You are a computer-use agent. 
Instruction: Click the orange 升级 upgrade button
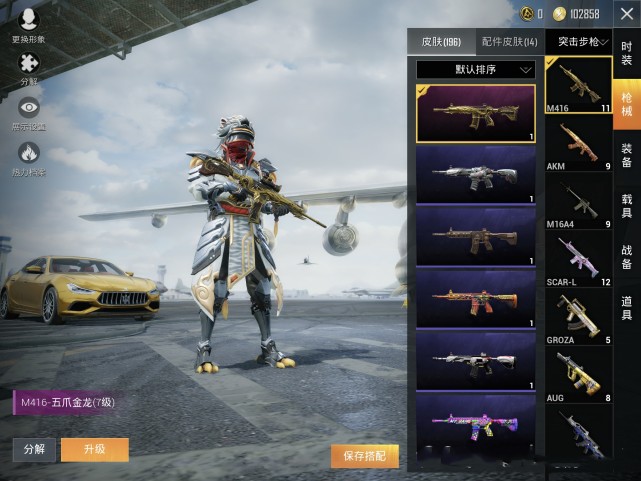[95, 450]
